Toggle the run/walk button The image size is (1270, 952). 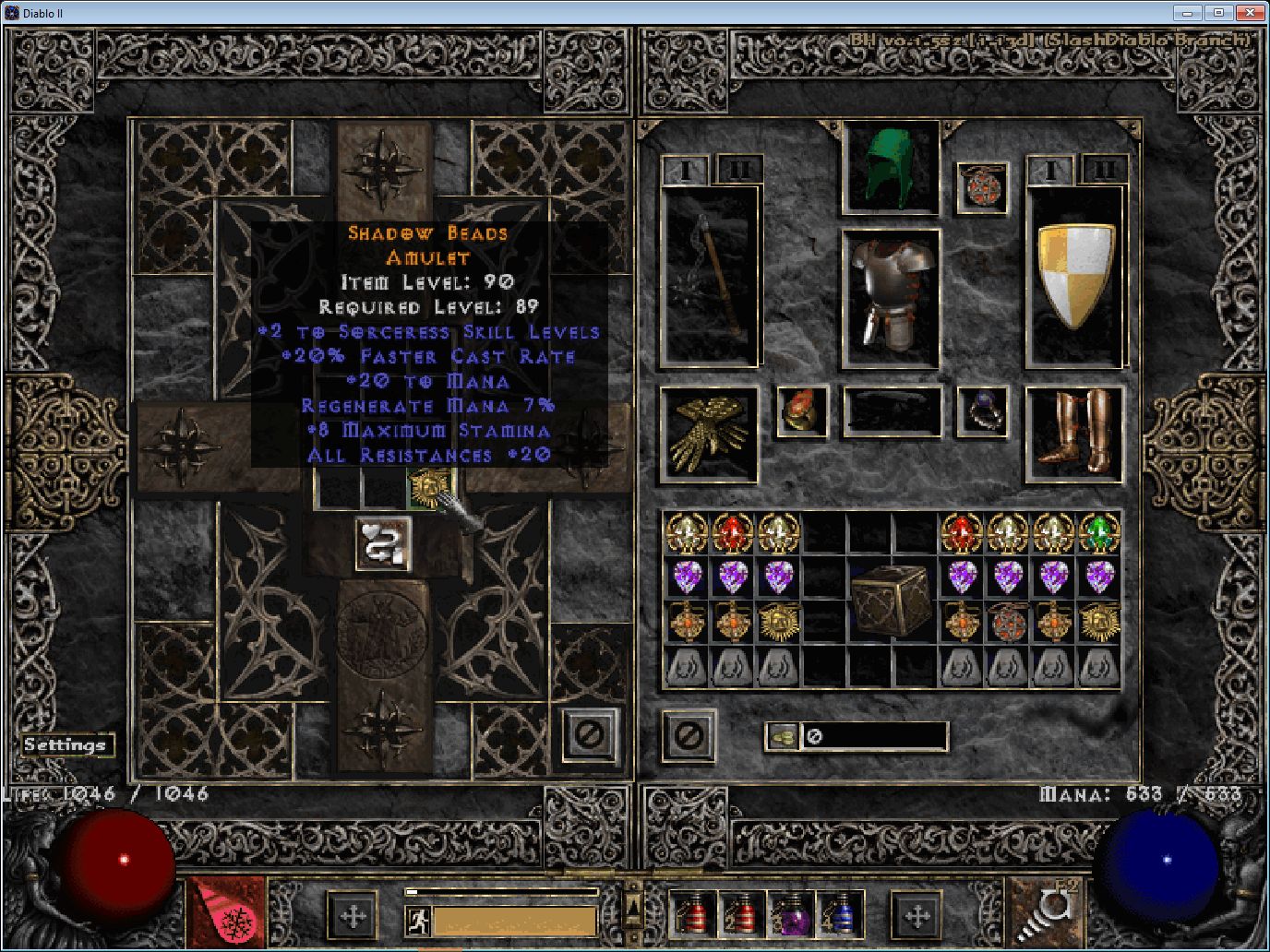coord(418,920)
